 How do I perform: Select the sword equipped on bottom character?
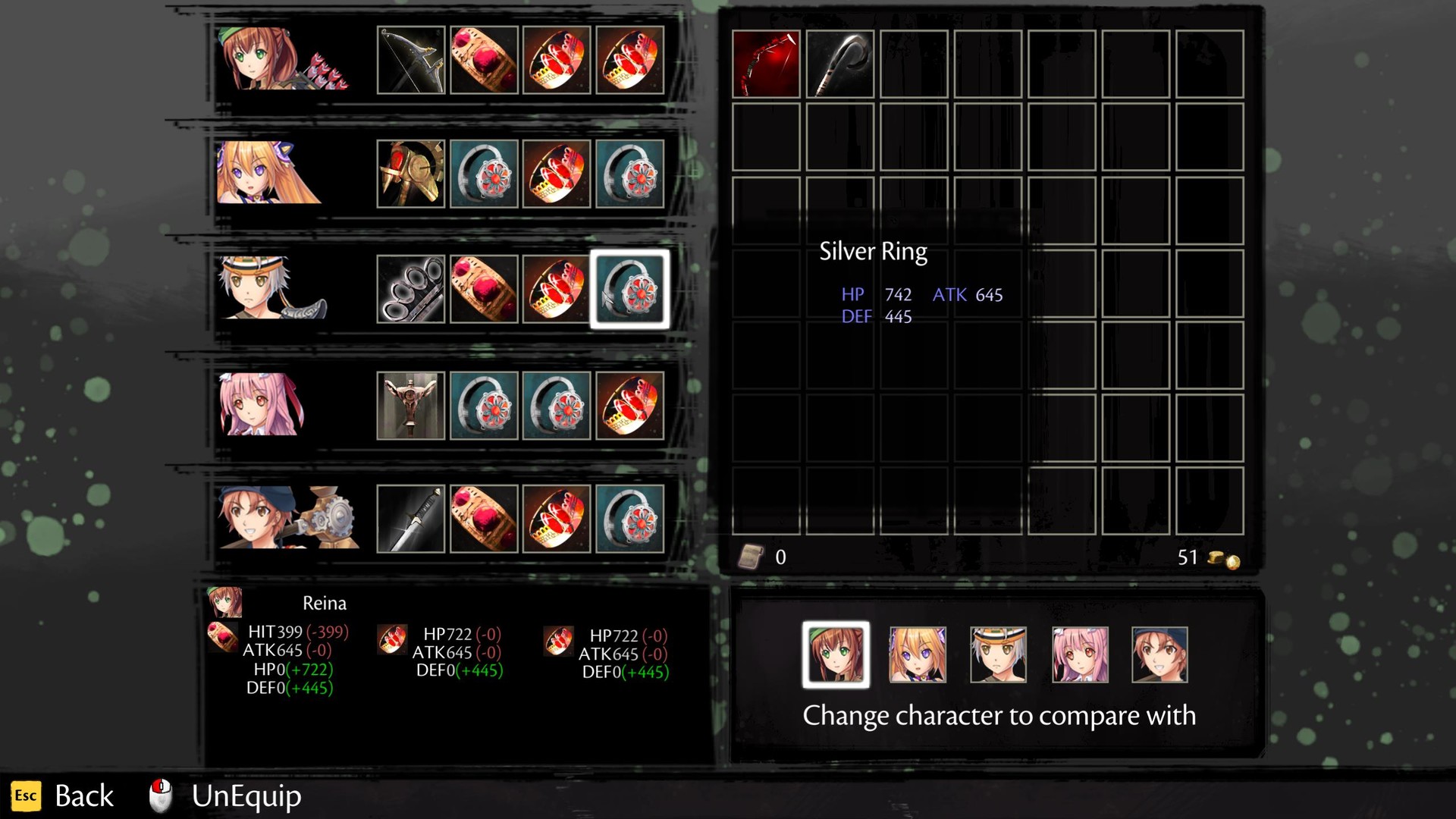tap(410, 520)
